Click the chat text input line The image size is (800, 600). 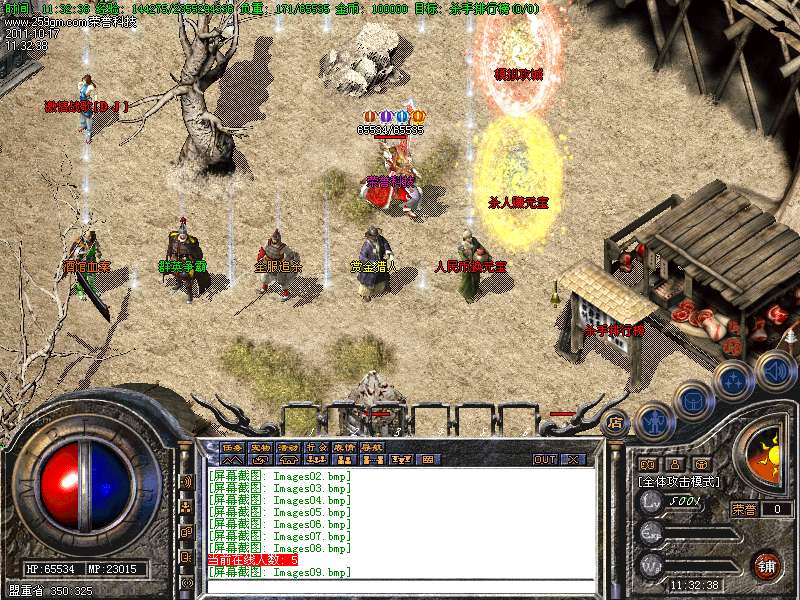click(400, 585)
